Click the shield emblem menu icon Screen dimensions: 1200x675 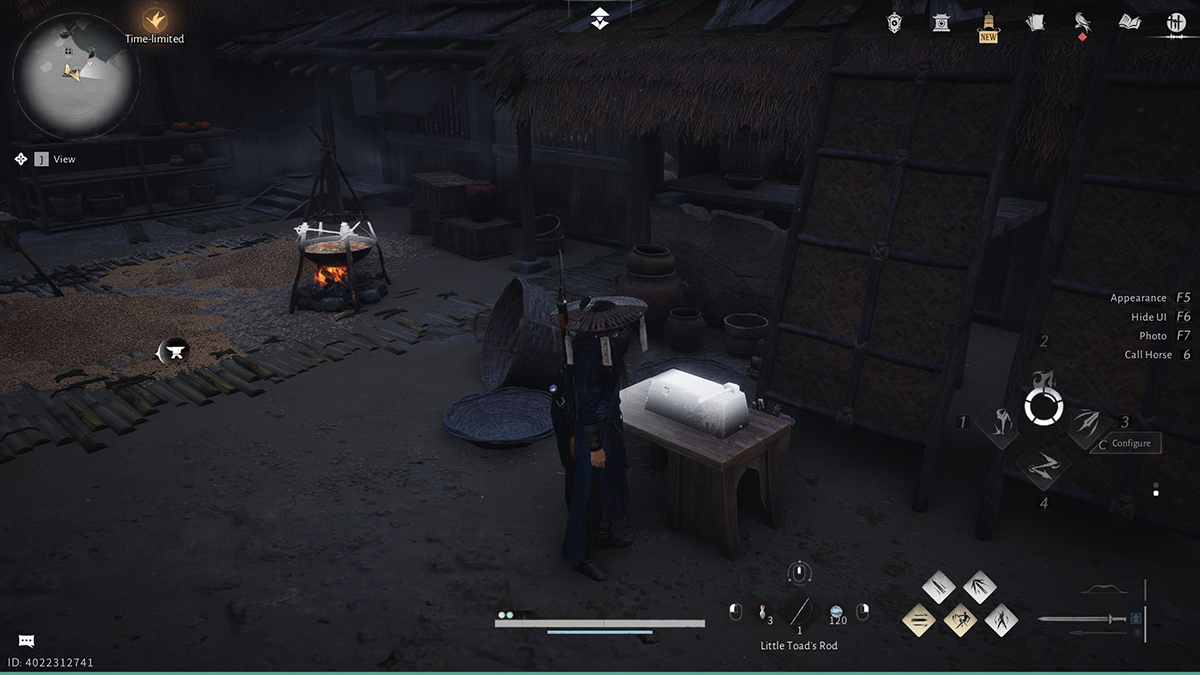click(894, 22)
